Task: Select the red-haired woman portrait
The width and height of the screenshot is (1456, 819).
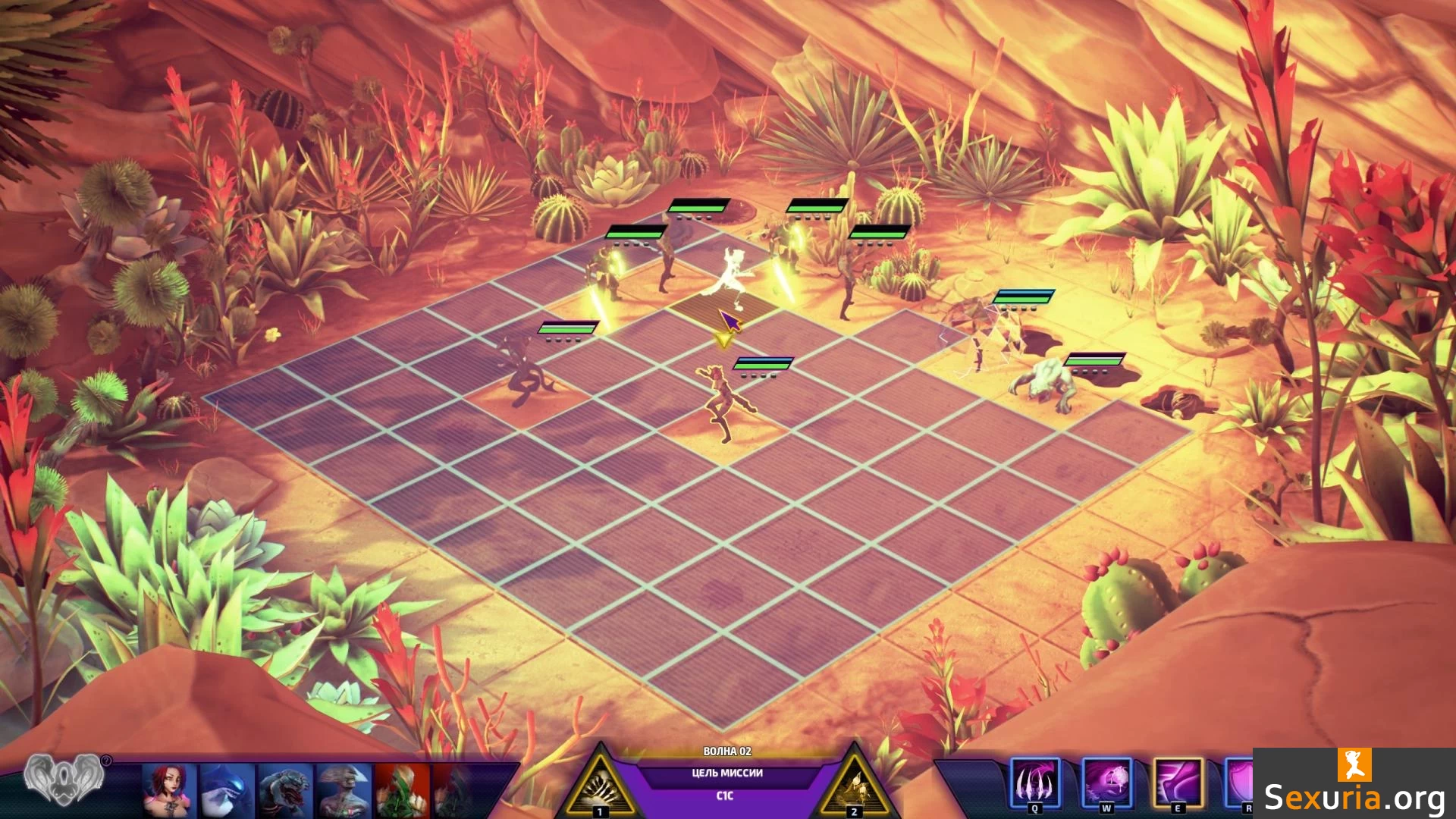Action: tap(169, 790)
